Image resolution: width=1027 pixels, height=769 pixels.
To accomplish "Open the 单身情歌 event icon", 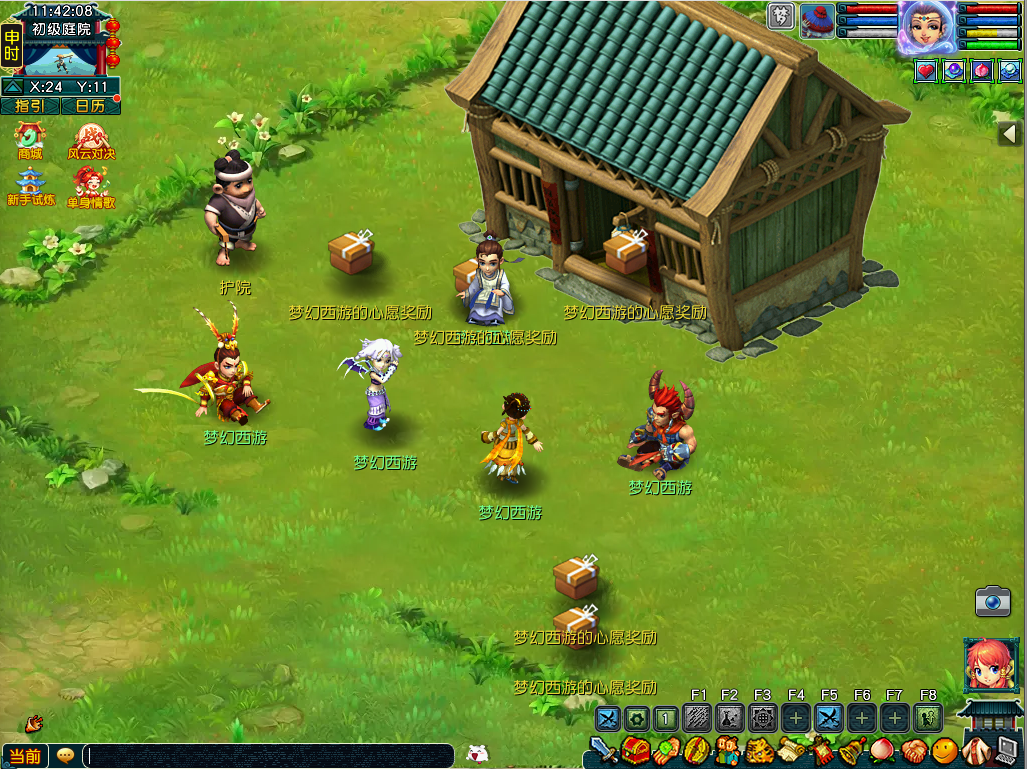I will tap(91, 185).
